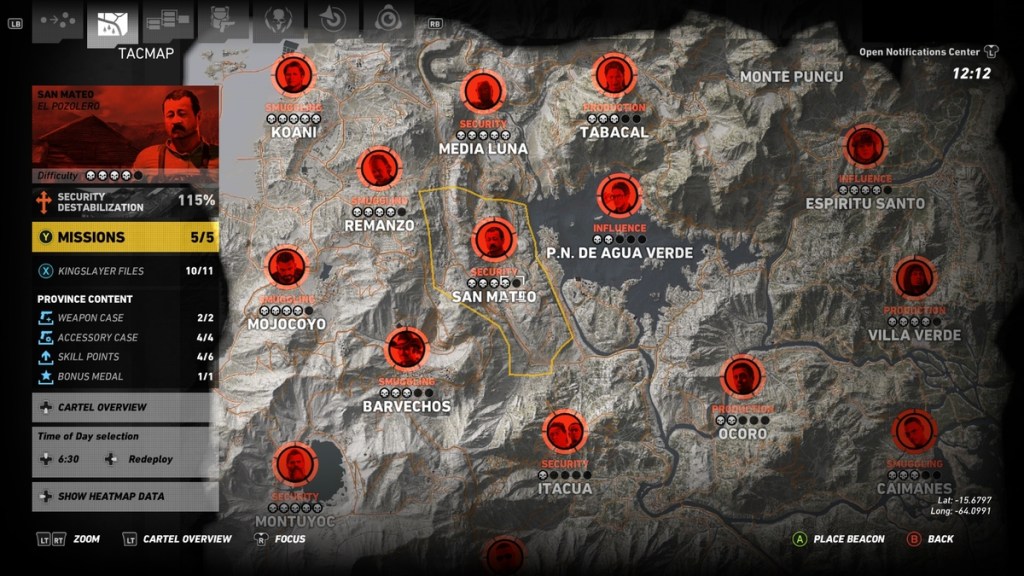Image resolution: width=1024 pixels, height=576 pixels.
Task: Switch to the TACMAP tab
Action: [x=112, y=24]
